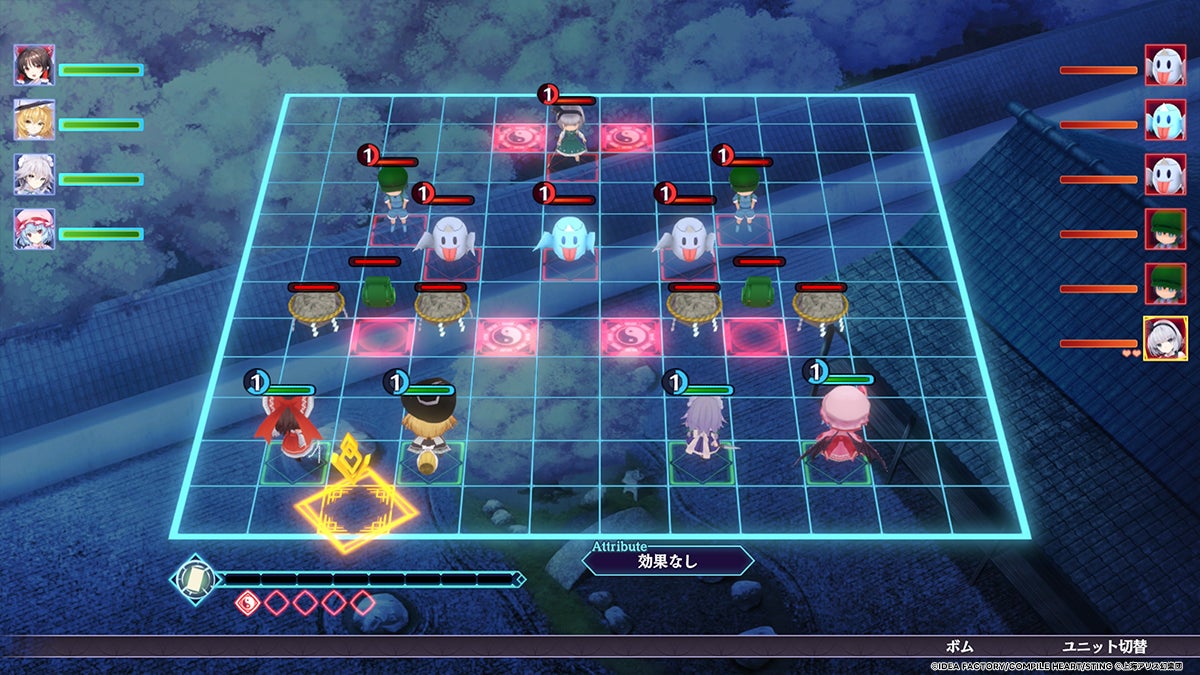Click the blue ghost enemy portrait
Image resolution: width=1200 pixels, height=675 pixels.
coord(1165,120)
